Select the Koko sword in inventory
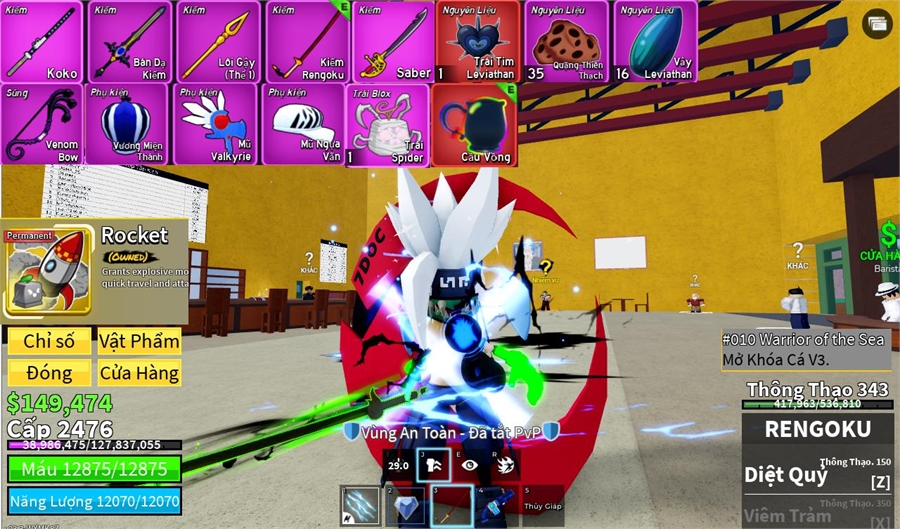The image size is (900, 529). [x=42, y=42]
